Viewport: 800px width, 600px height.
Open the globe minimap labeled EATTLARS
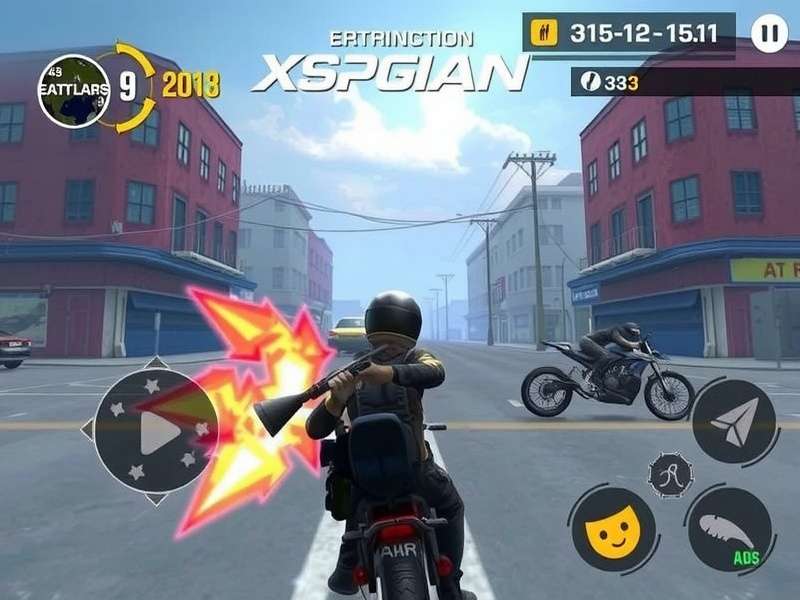click(x=74, y=91)
